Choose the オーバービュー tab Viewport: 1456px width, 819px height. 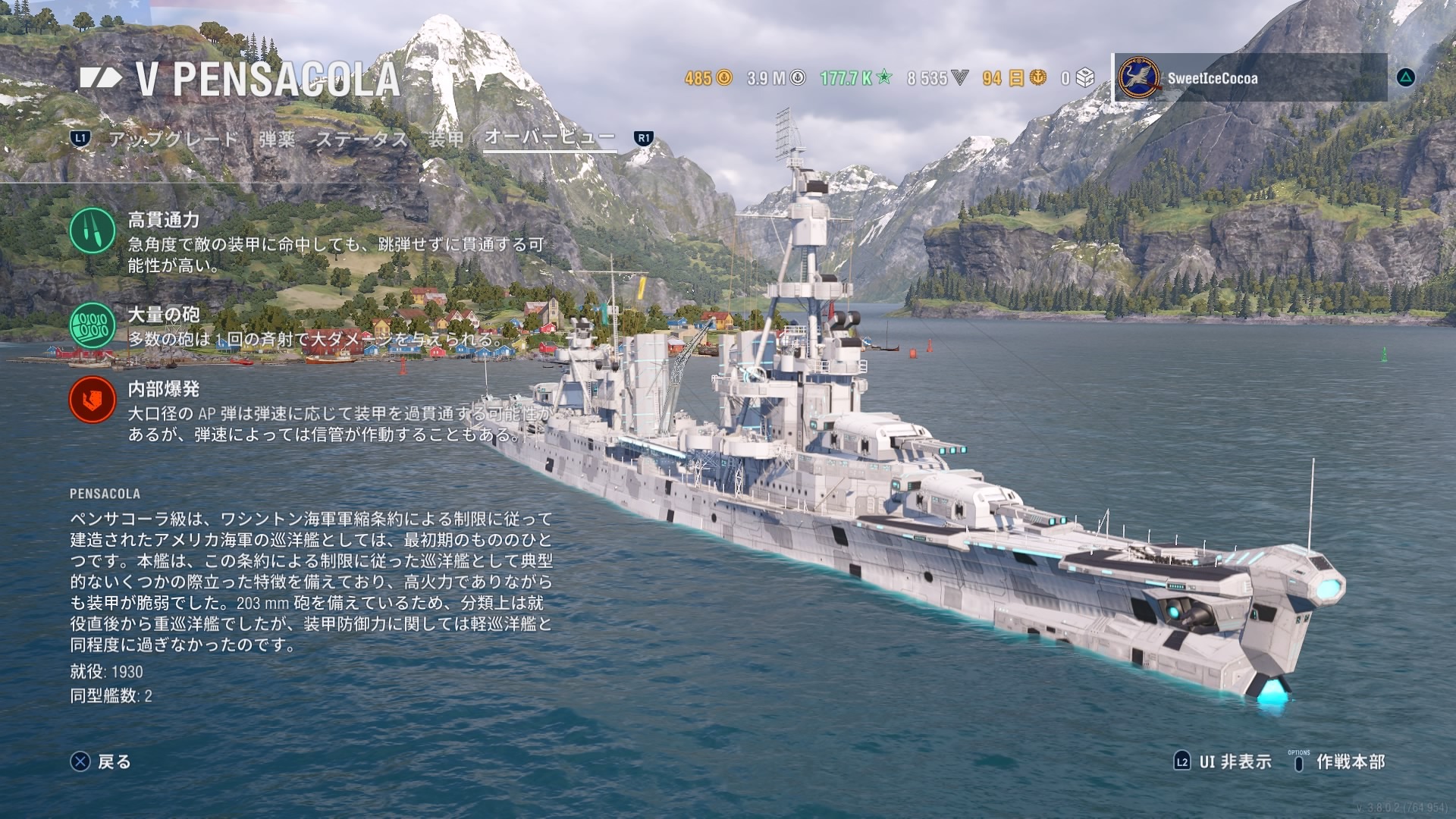(549, 137)
